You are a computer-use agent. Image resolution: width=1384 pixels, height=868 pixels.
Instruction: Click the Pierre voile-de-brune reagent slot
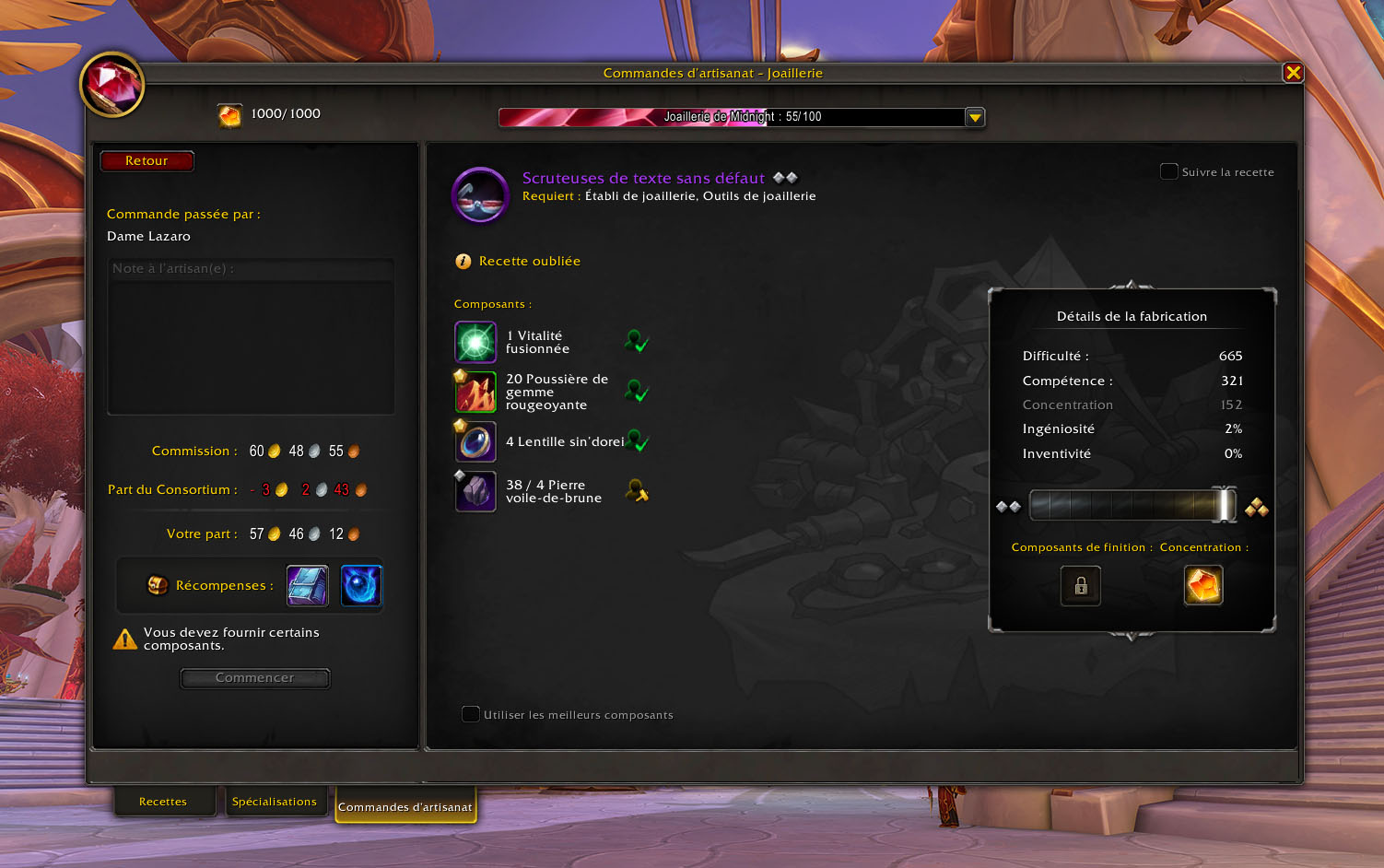[475, 491]
